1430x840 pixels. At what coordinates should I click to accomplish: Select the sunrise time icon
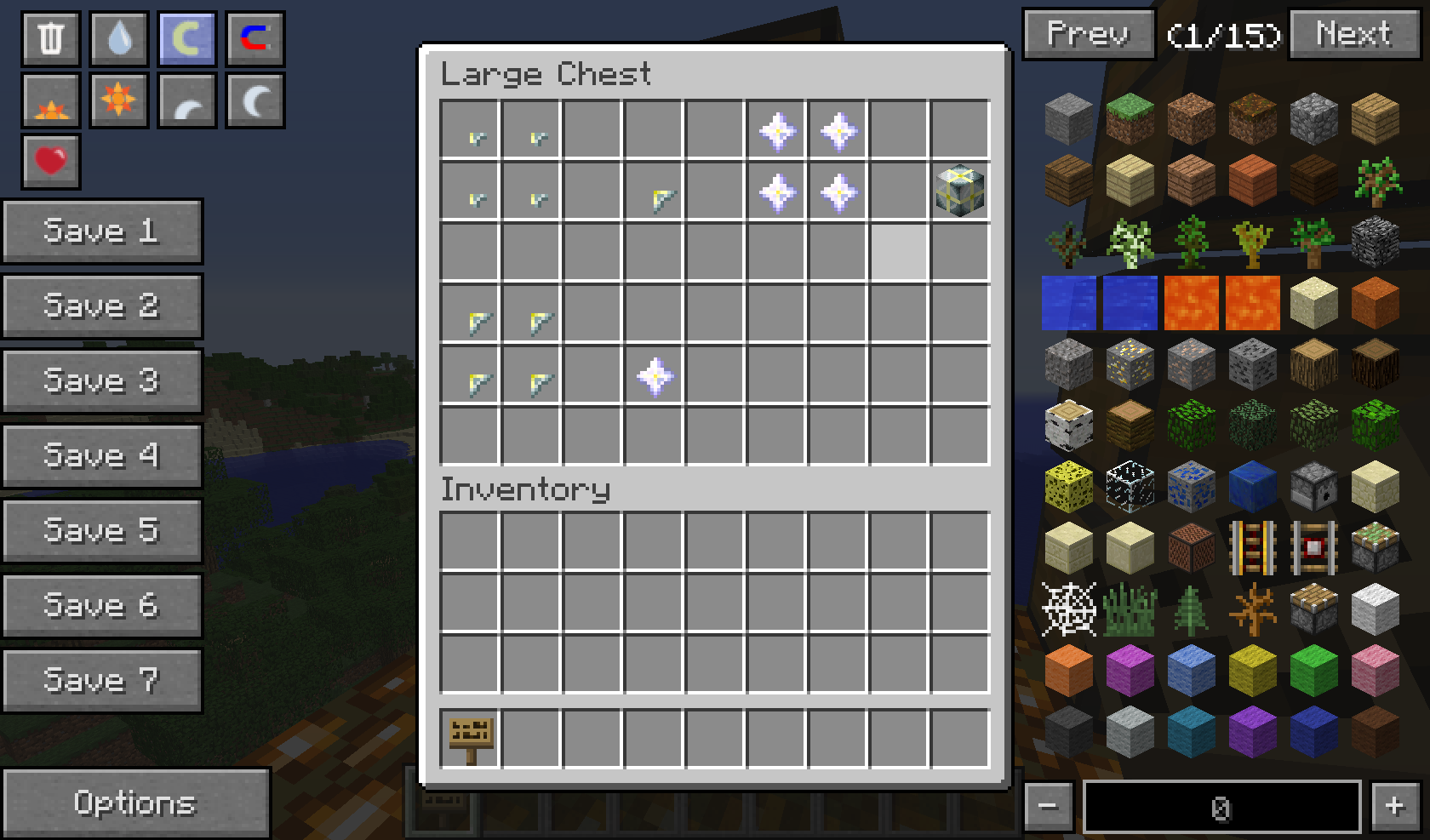point(50,99)
